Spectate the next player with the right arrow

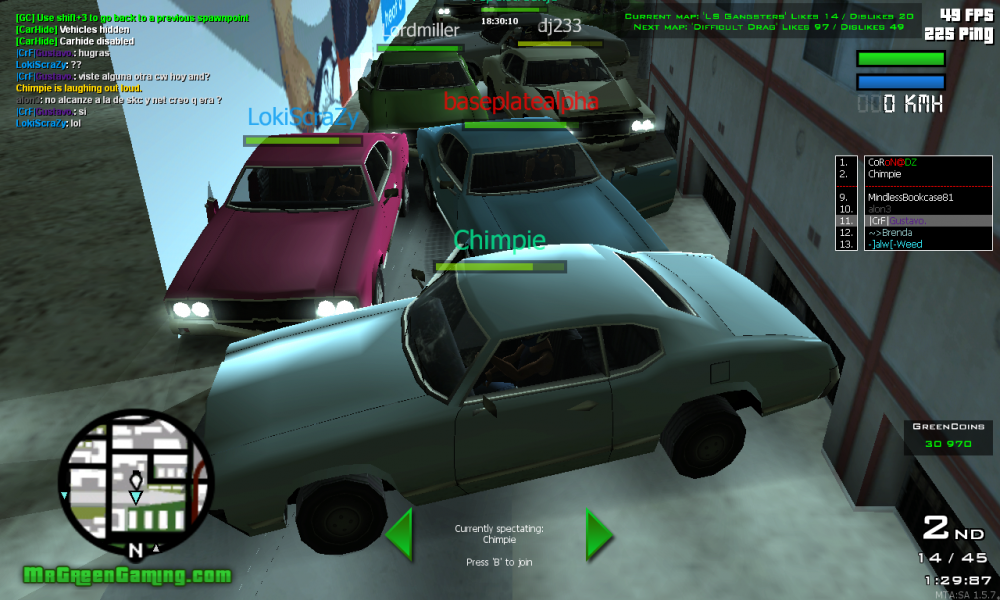[x=598, y=533]
